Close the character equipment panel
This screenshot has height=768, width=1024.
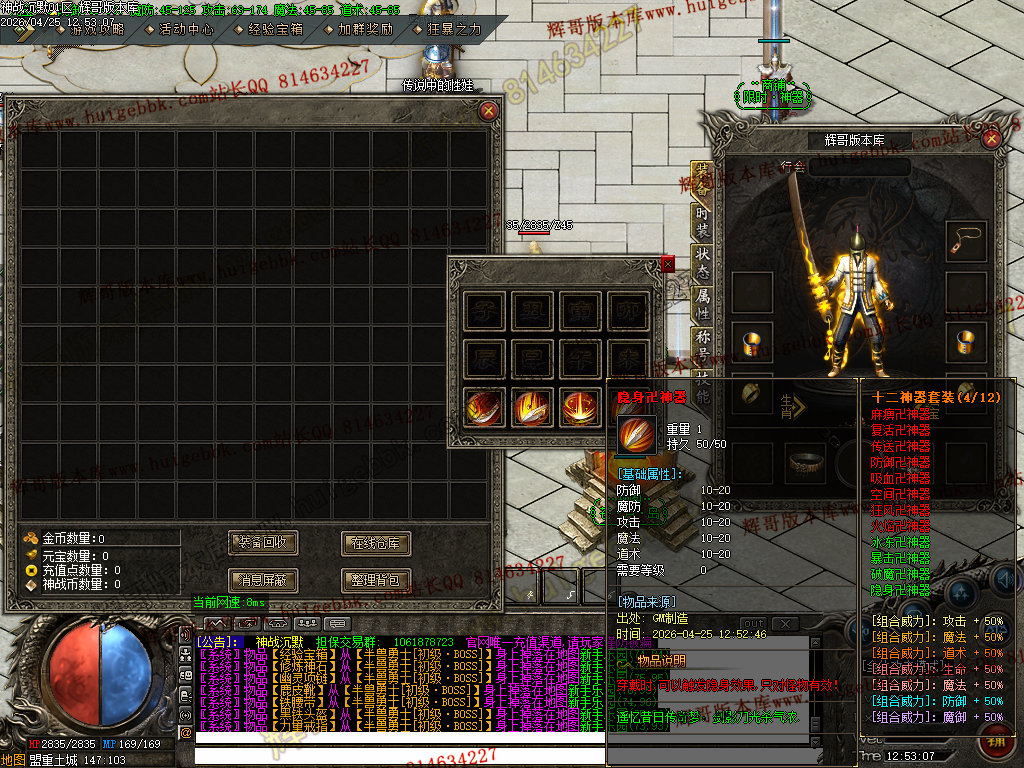992,139
